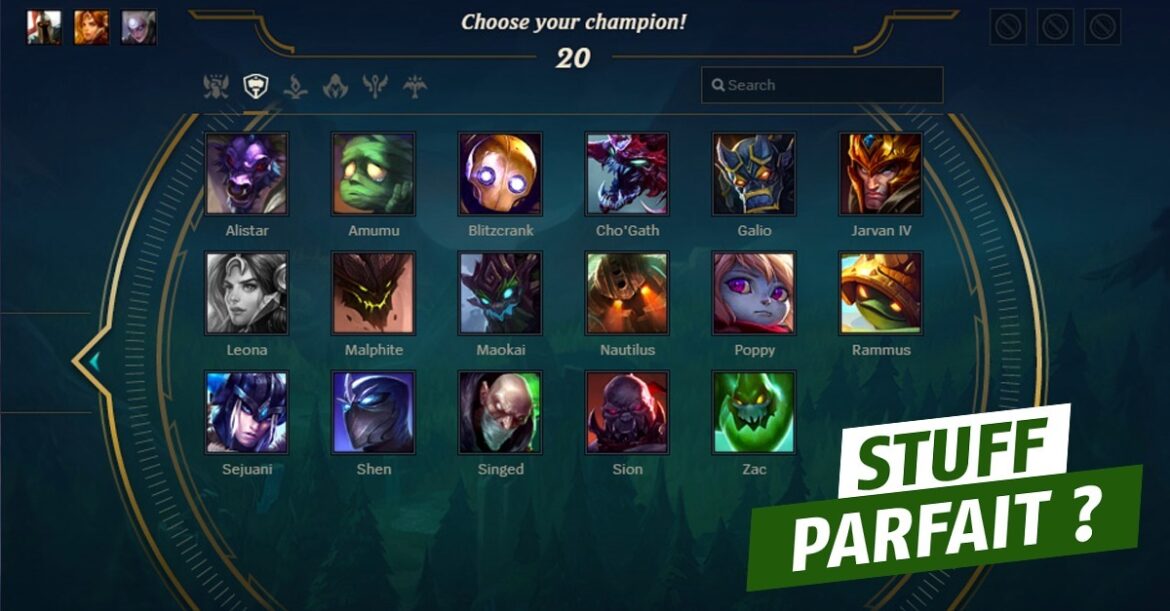Click the Galio champion portrait

click(754, 175)
